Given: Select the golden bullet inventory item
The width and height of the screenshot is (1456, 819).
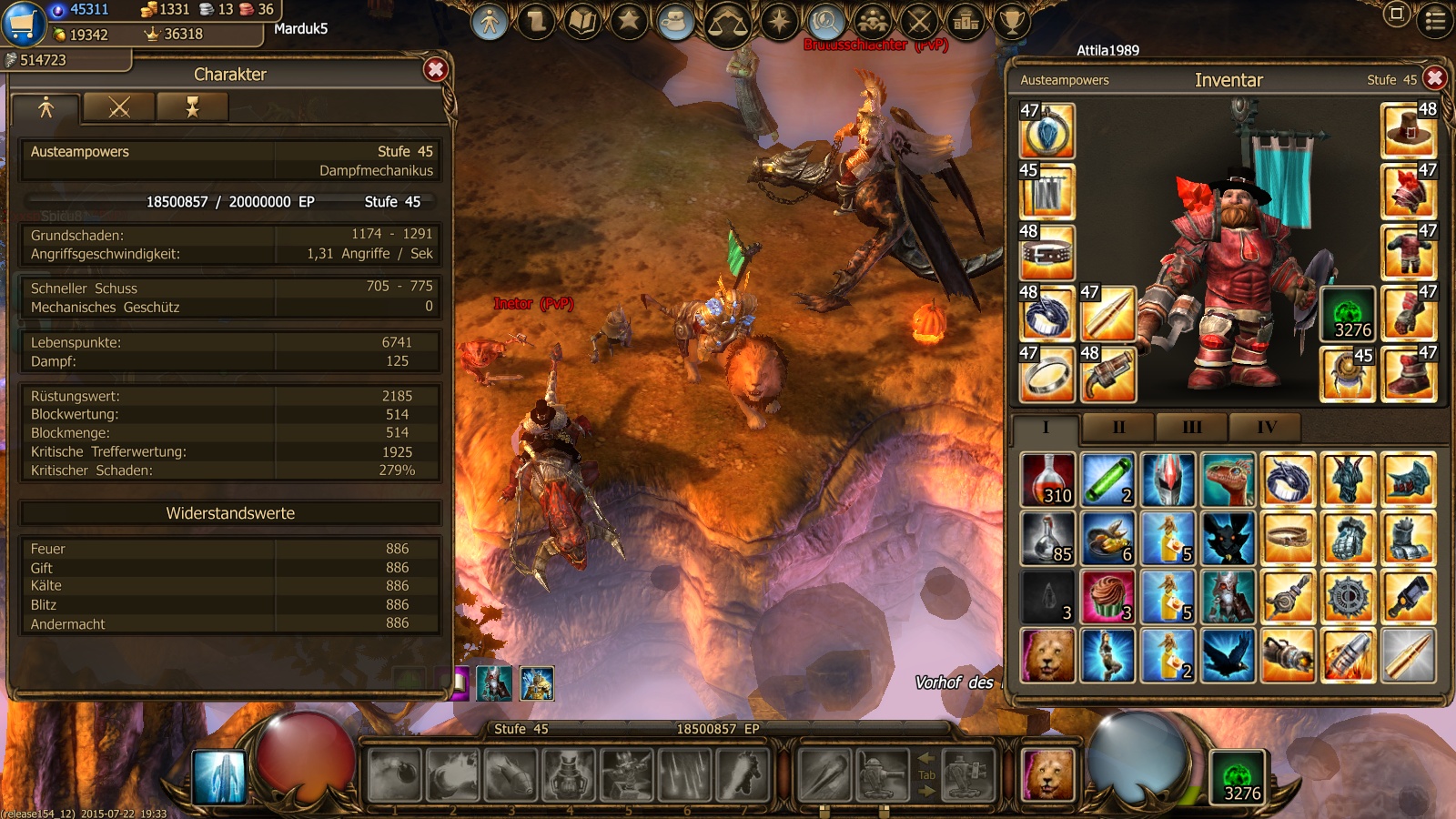Looking at the screenshot, I should coord(1408,655).
